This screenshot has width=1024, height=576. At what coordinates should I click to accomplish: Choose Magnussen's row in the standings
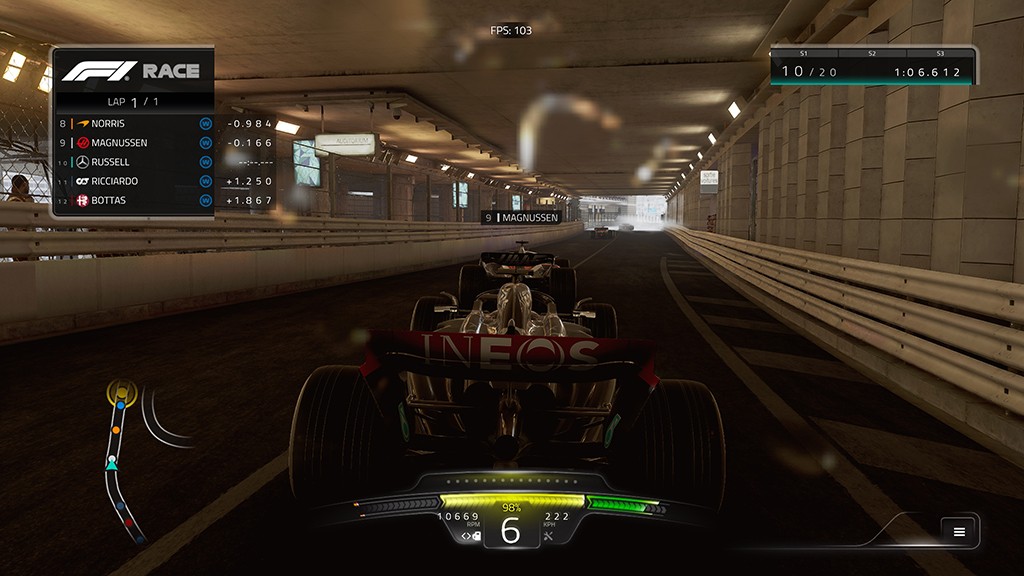pyautogui.click(x=134, y=142)
